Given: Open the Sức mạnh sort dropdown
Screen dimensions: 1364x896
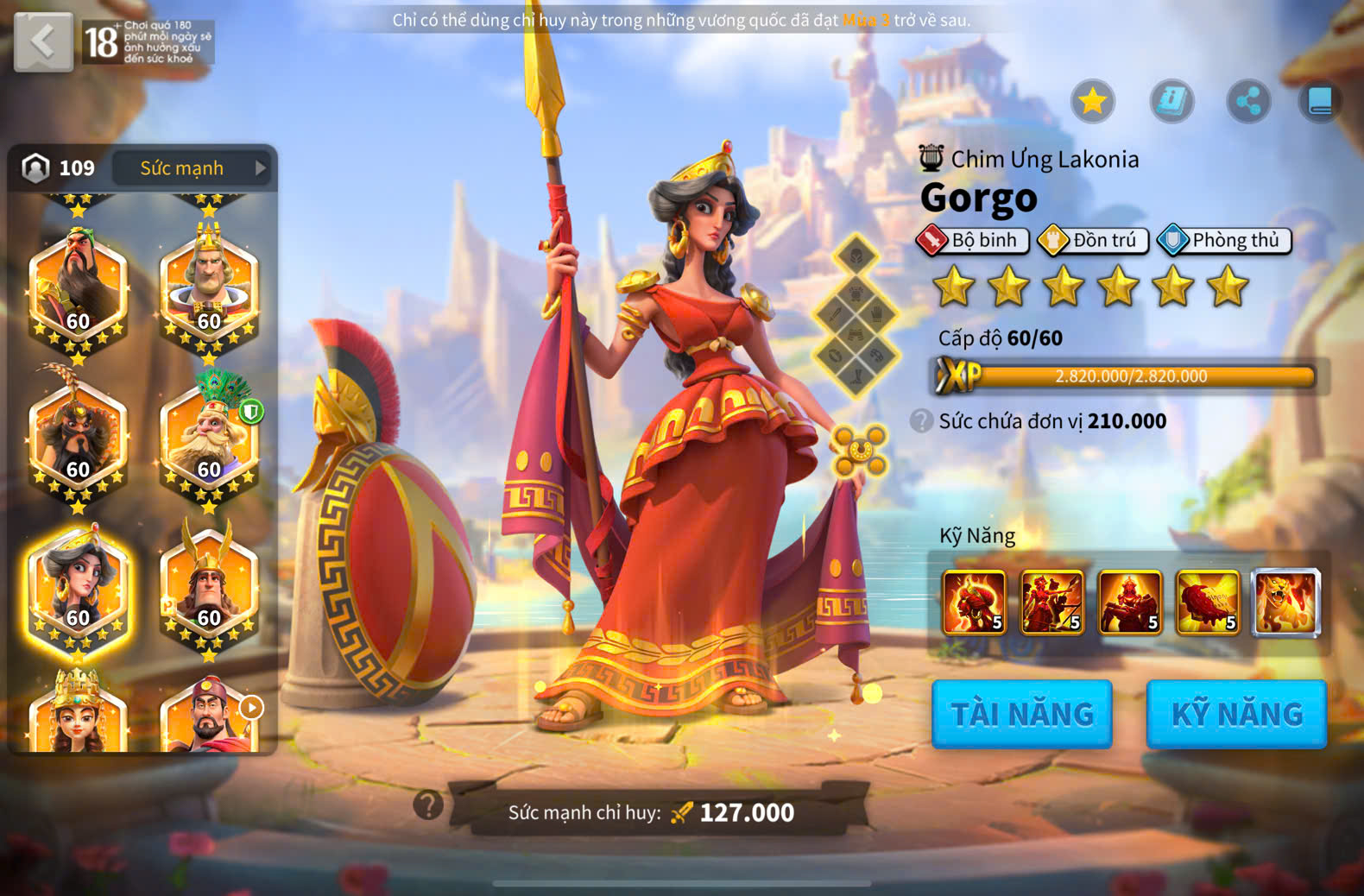Looking at the screenshot, I should [191, 167].
